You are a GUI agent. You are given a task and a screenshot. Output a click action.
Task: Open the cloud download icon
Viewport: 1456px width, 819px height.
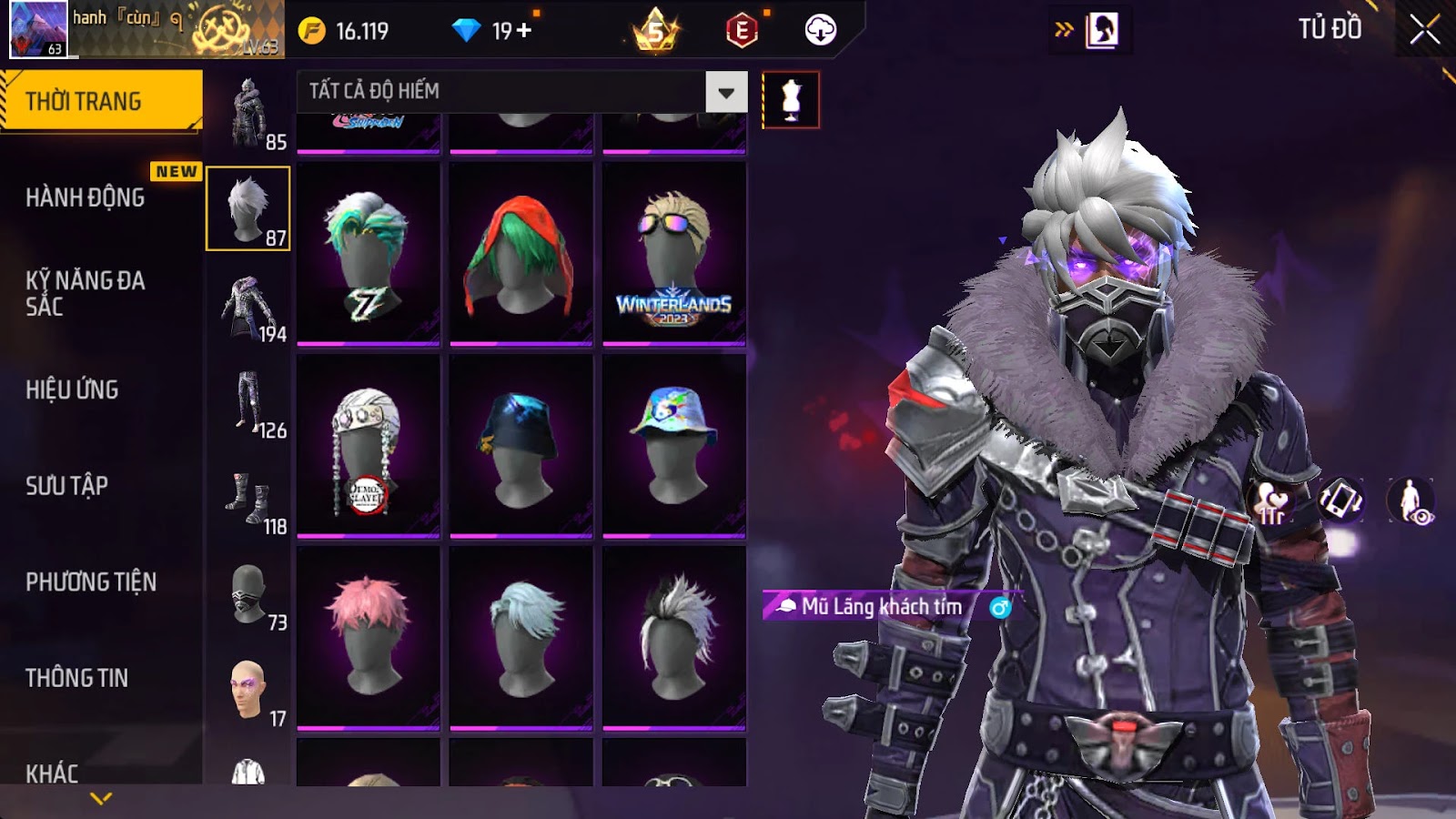820,30
